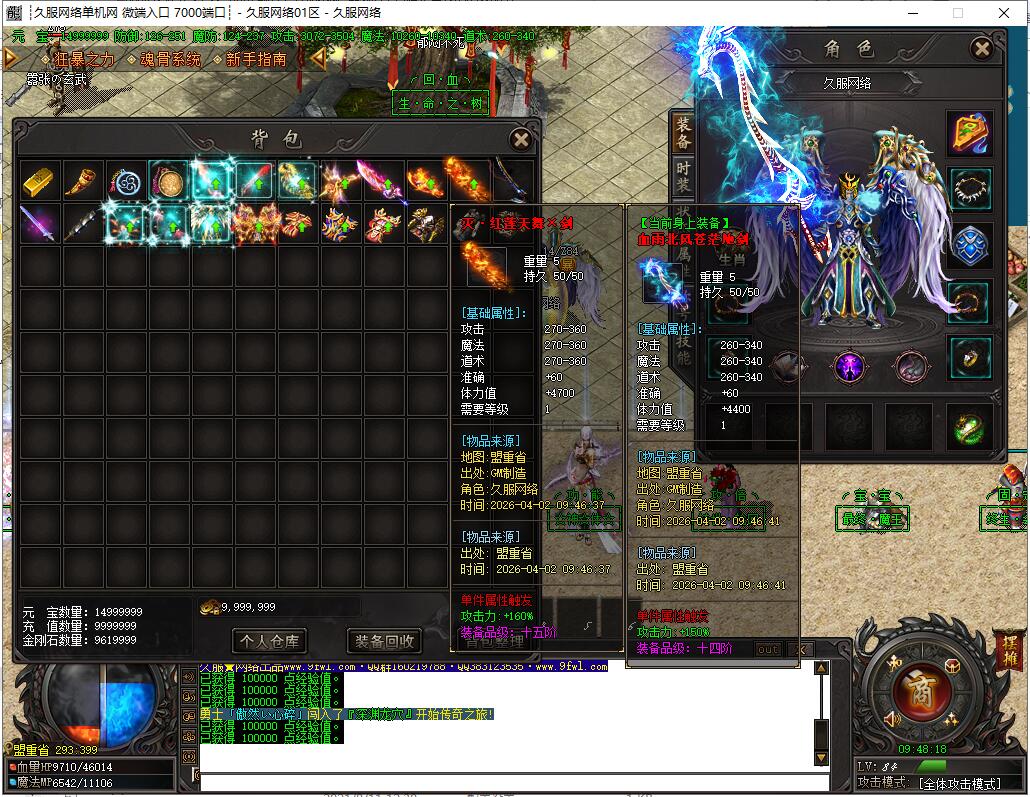Open the 商 shop button
This screenshot has height=797, width=1030.
pyautogui.click(x=912, y=689)
